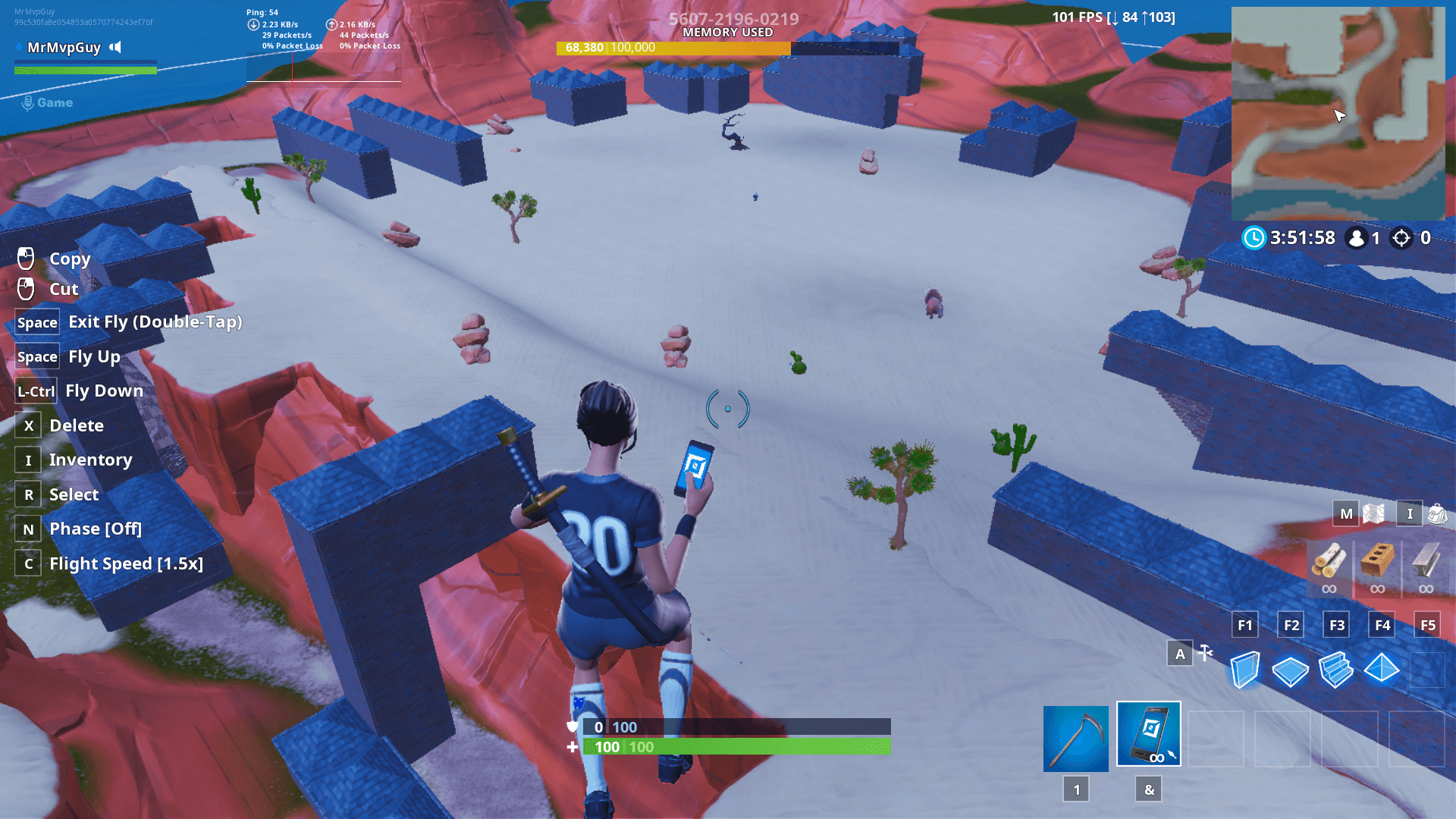Open the map via the M icon
Viewport: 1456px width, 819px height.
click(x=1346, y=513)
